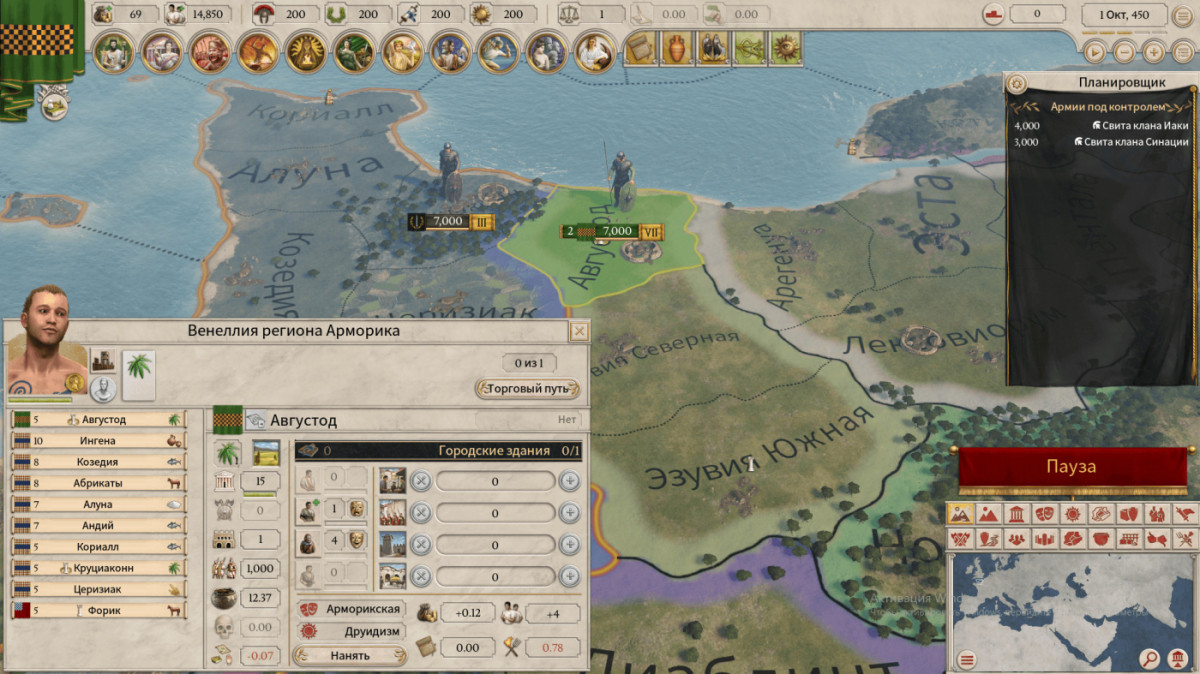Image resolution: width=1200 pixels, height=674 pixels.
Task: Select the Козедия city row
Action: [x=98, y=462]
